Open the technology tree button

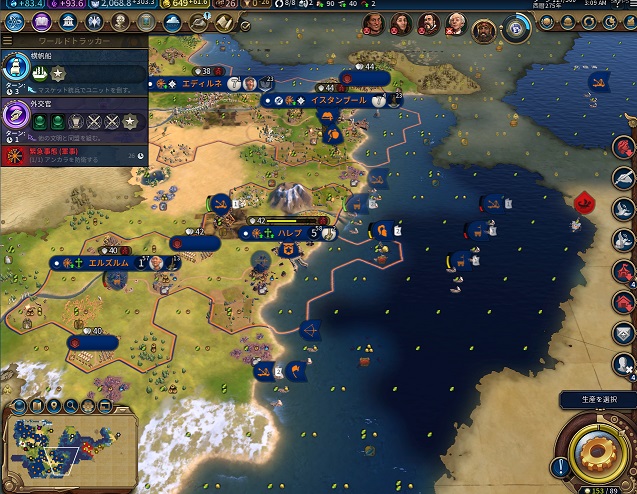coord(16,23)
